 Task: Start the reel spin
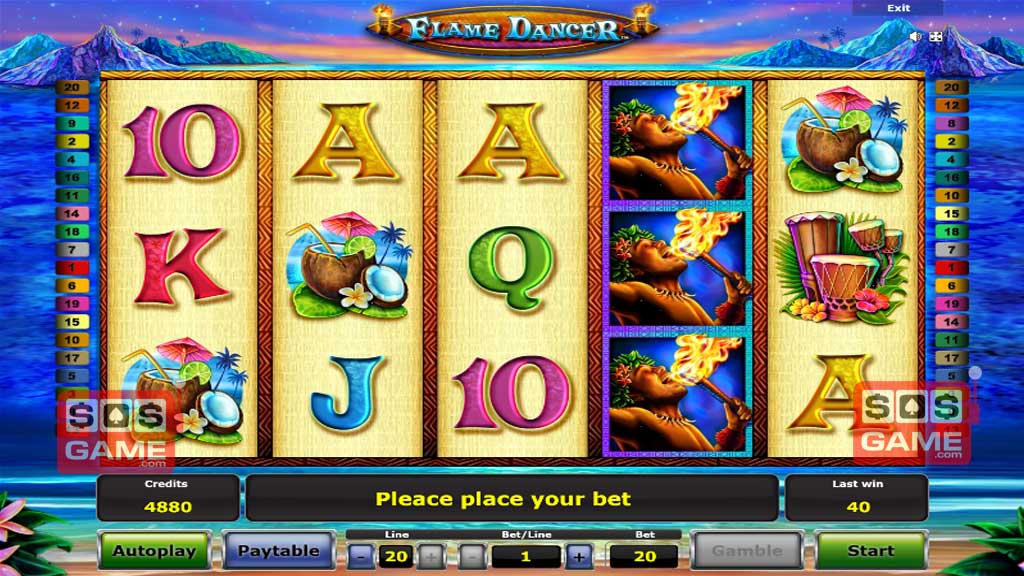[870, 550]
